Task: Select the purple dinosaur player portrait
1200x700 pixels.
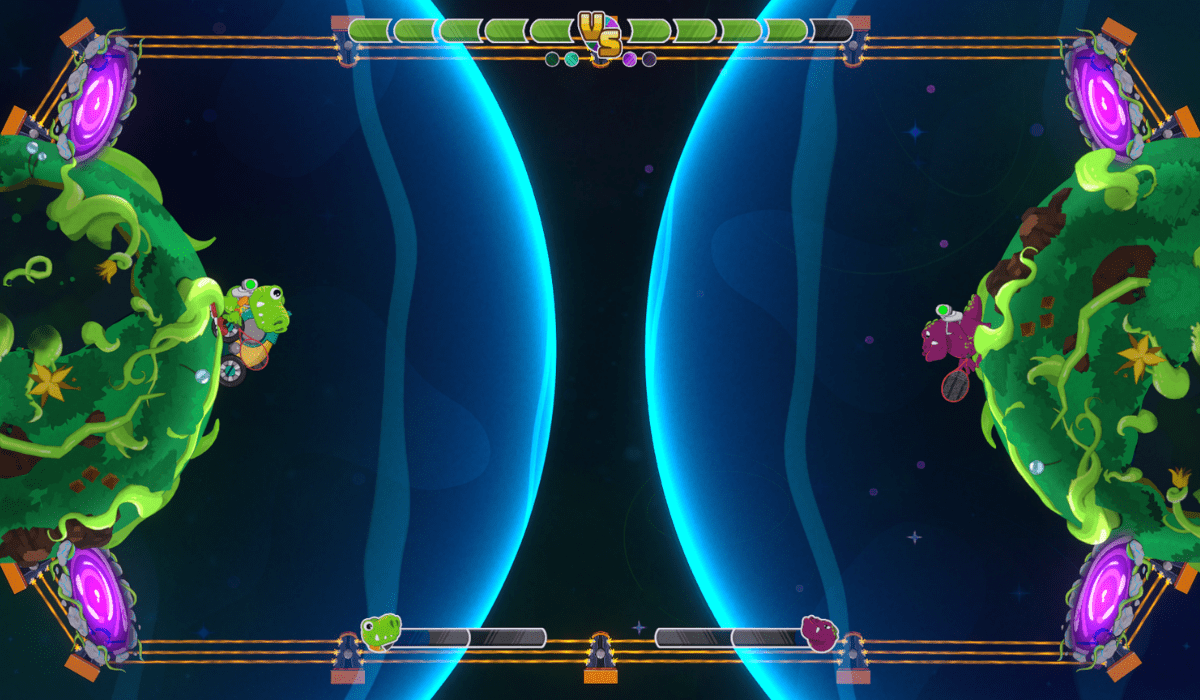Action: point(819,633)
